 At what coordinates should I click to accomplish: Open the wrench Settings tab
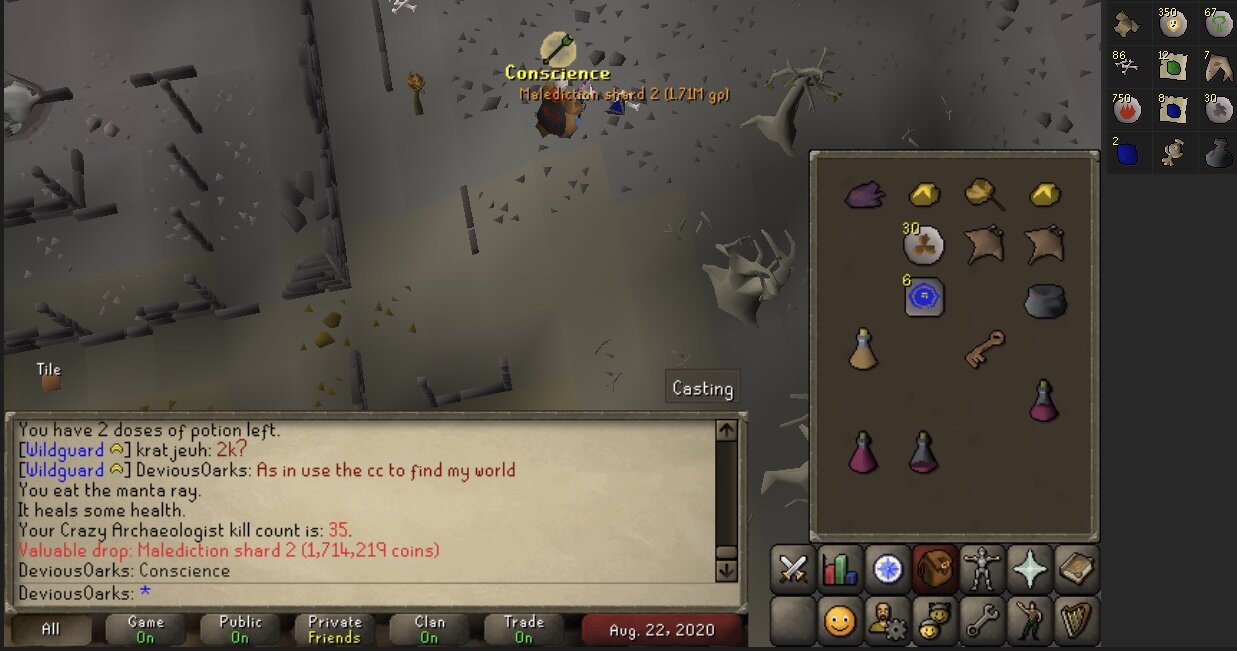pos(981,622)
